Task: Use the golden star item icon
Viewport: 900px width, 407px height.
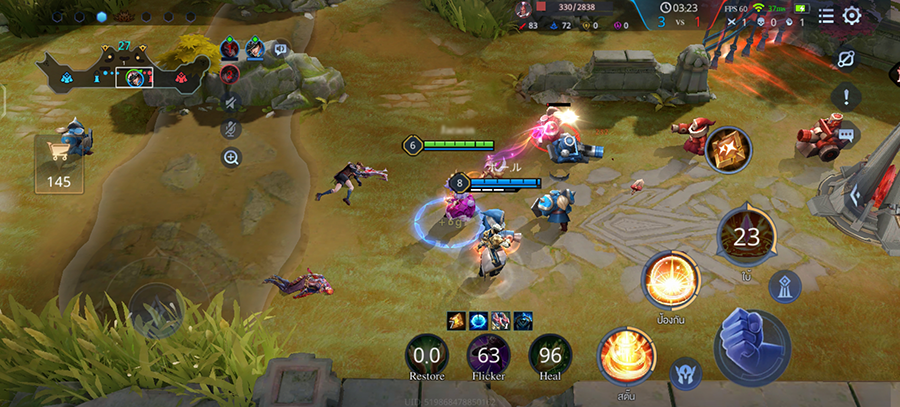Action: 728,150
